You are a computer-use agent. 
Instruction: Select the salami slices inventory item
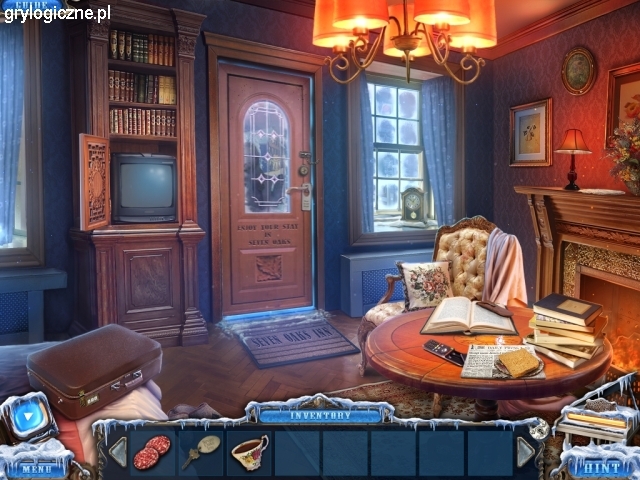tap(152, 452)
